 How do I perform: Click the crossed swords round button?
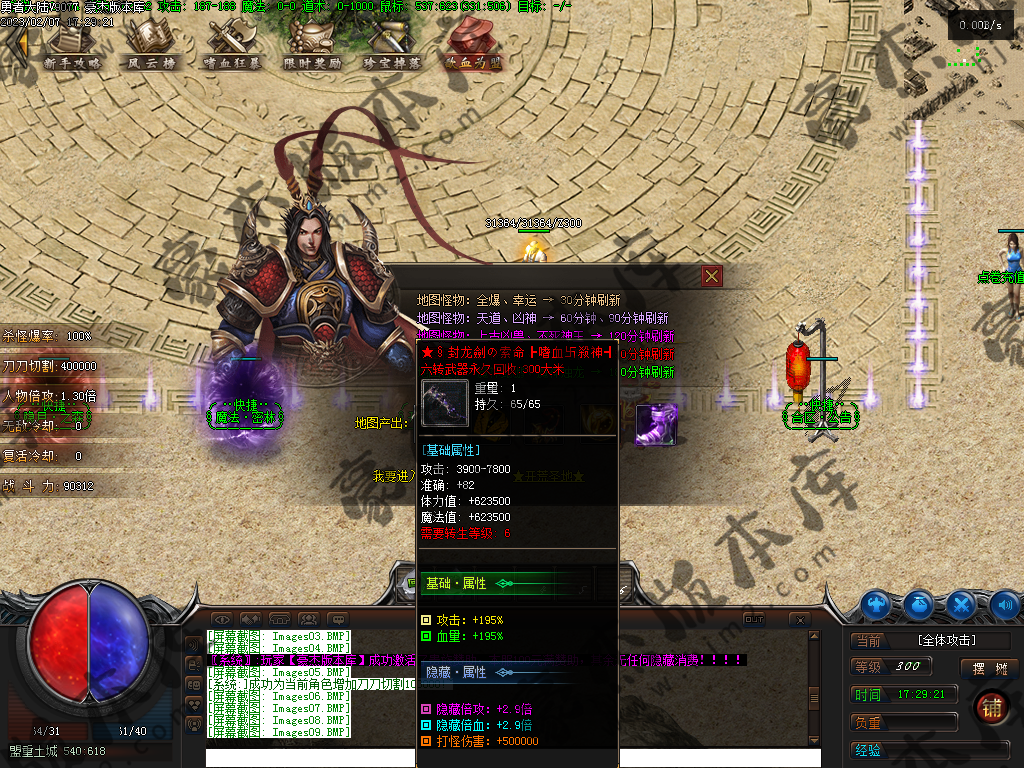pos(962,604)
